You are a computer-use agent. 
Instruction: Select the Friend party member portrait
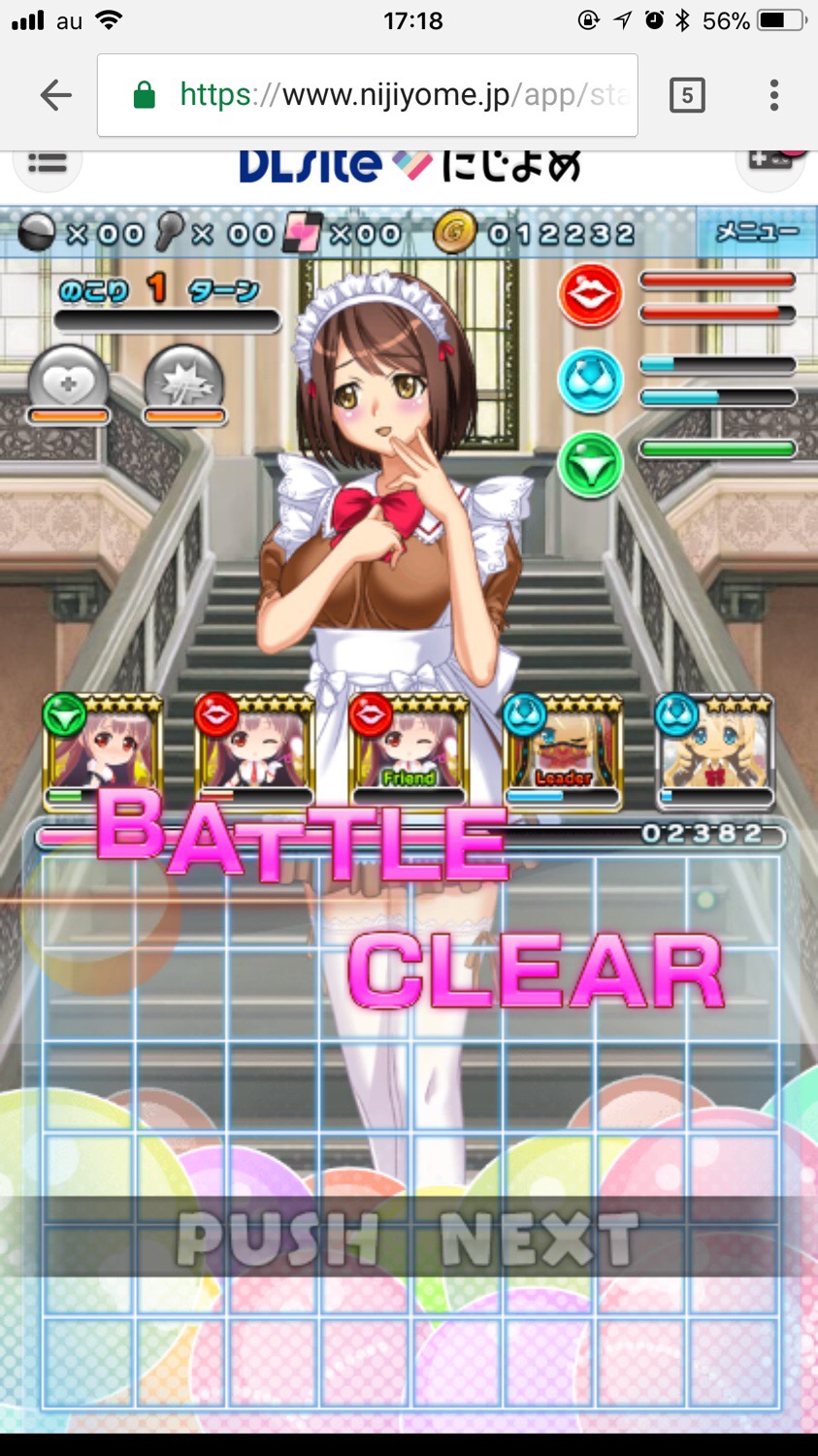pos(409,749)
